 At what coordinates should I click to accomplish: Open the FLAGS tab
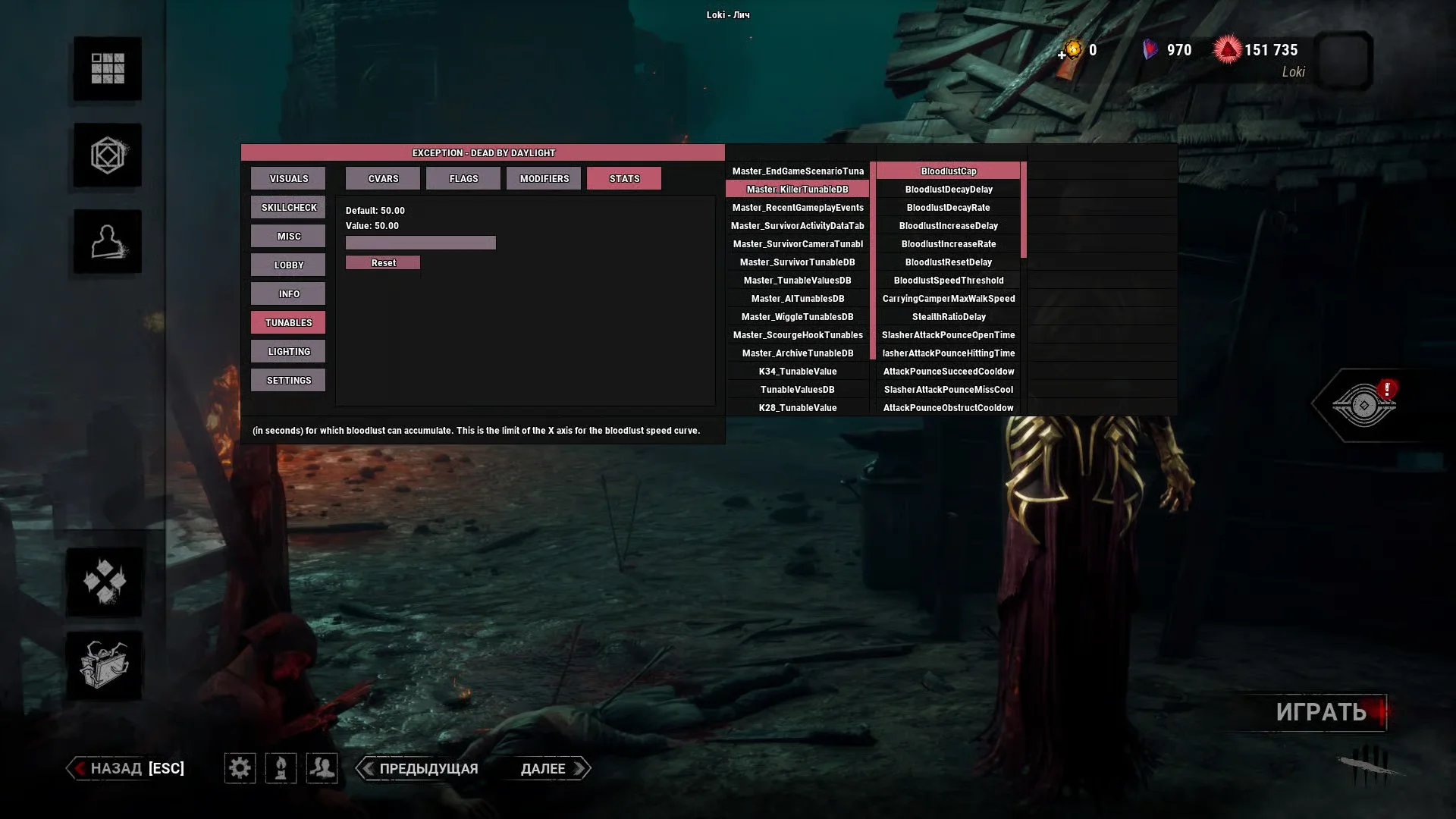[463, 179]
